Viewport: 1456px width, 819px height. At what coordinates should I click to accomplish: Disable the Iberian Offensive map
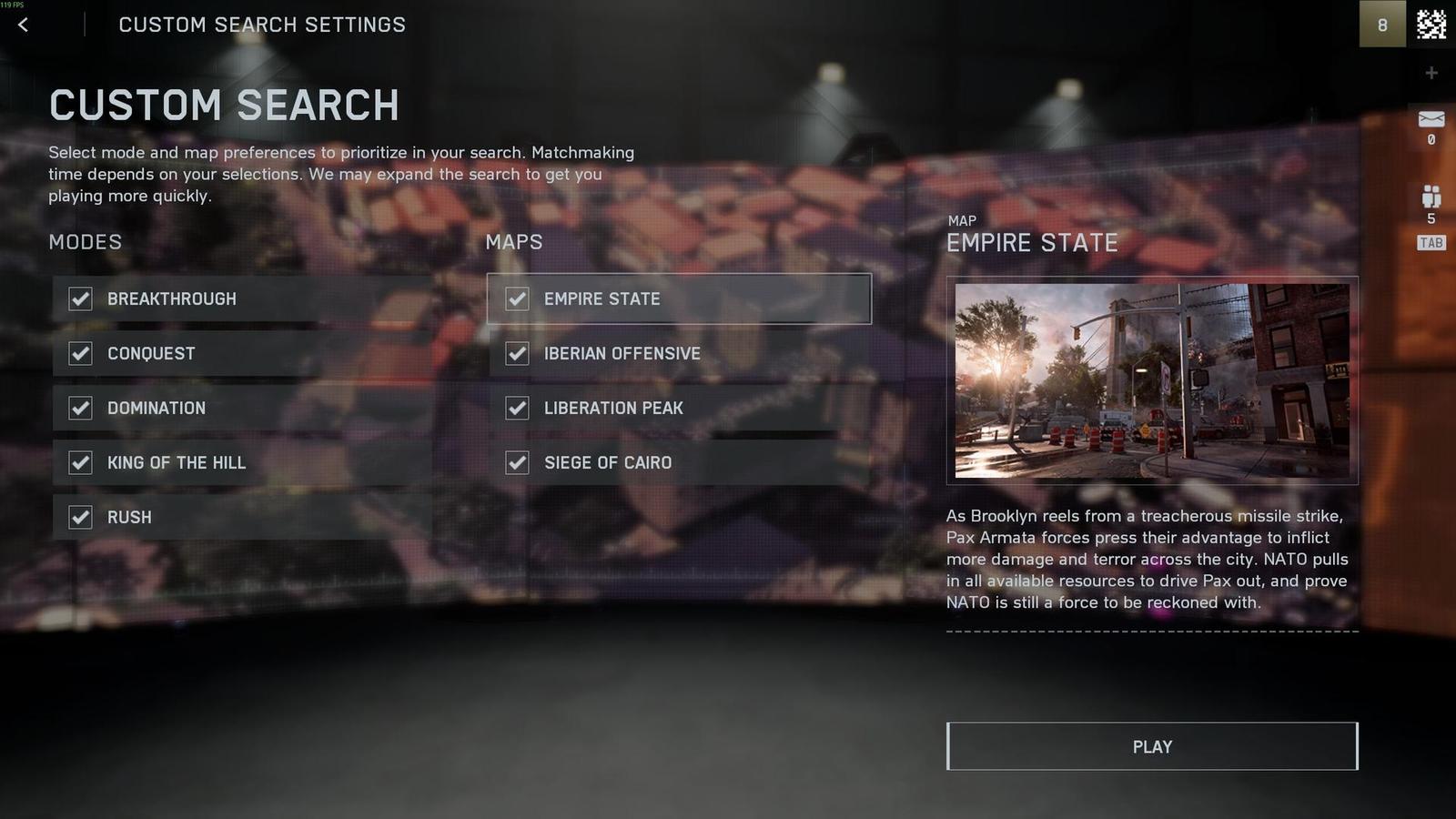(517, 353)
